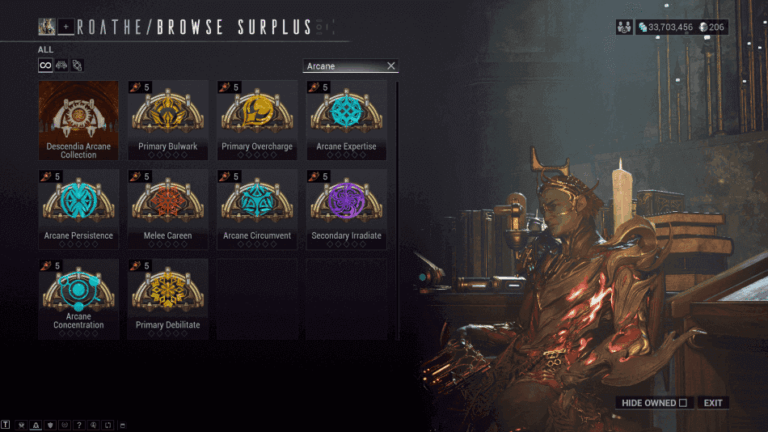Select the Secondary Irradiate arcane
Viewport: 768px width, 432px height.
346,209
